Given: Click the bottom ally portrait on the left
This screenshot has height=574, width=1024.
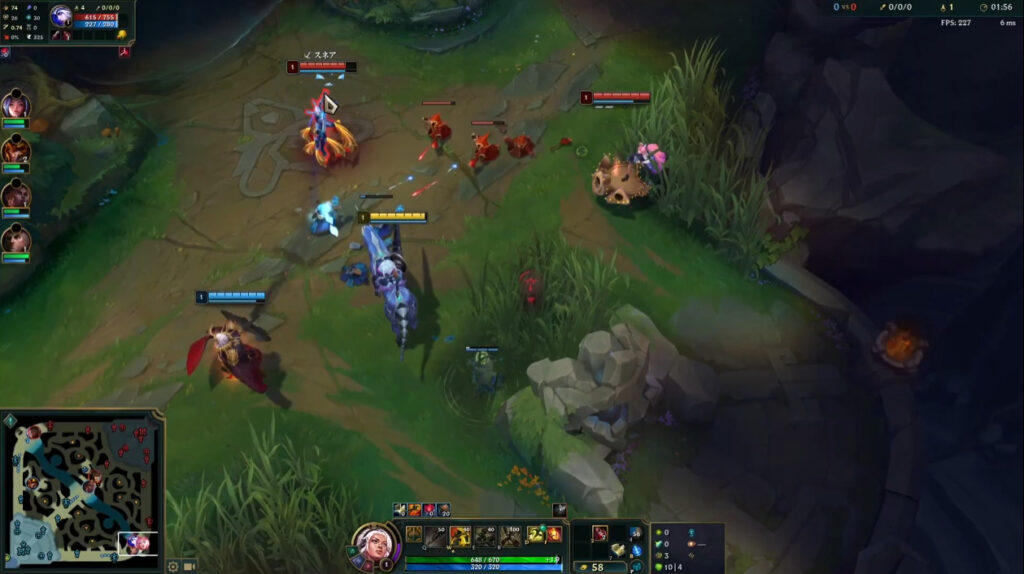Looking at the screenshot, I should (x=15, y=239).
